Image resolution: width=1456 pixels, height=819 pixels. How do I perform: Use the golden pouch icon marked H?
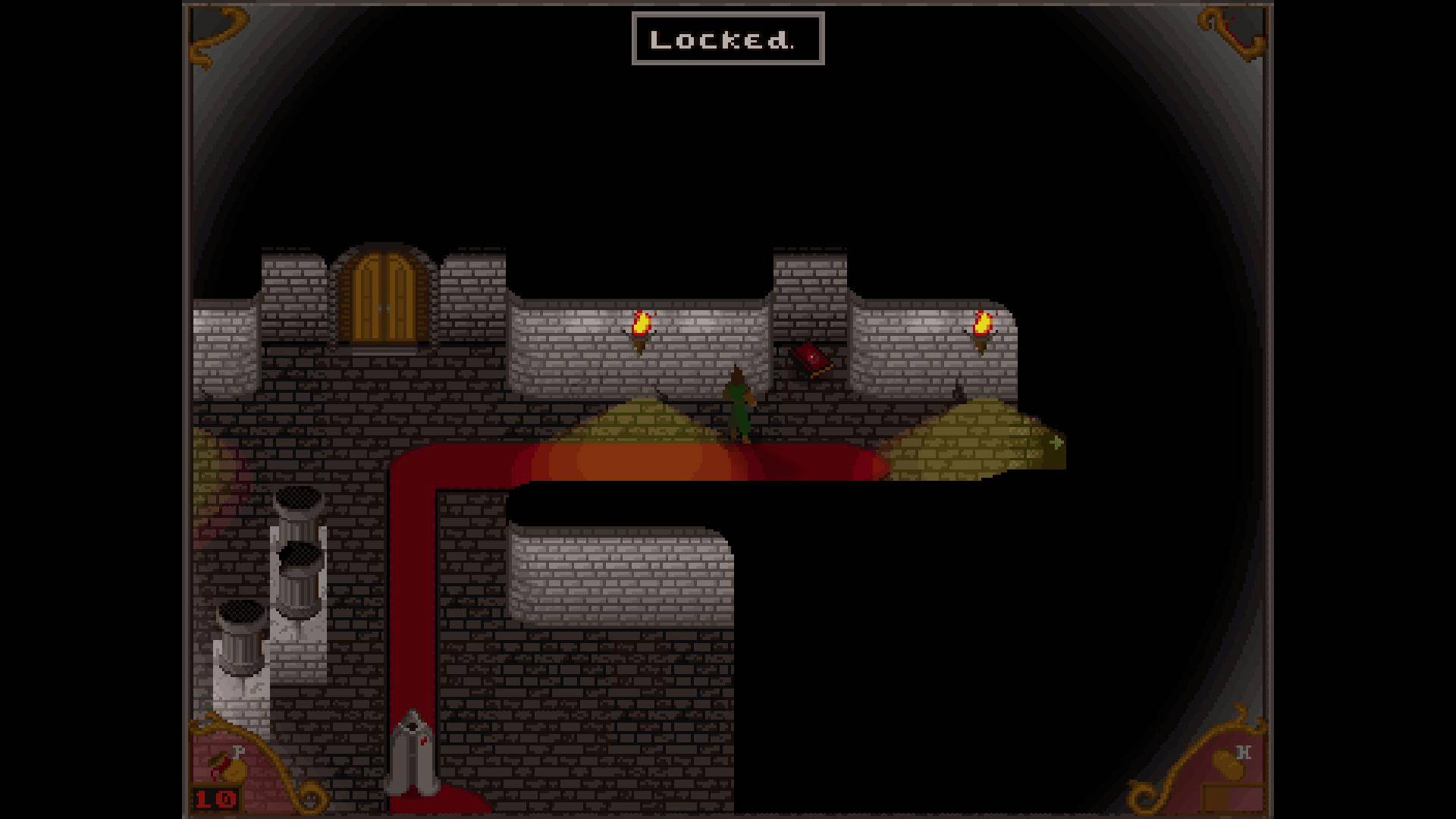point(1228,766)
